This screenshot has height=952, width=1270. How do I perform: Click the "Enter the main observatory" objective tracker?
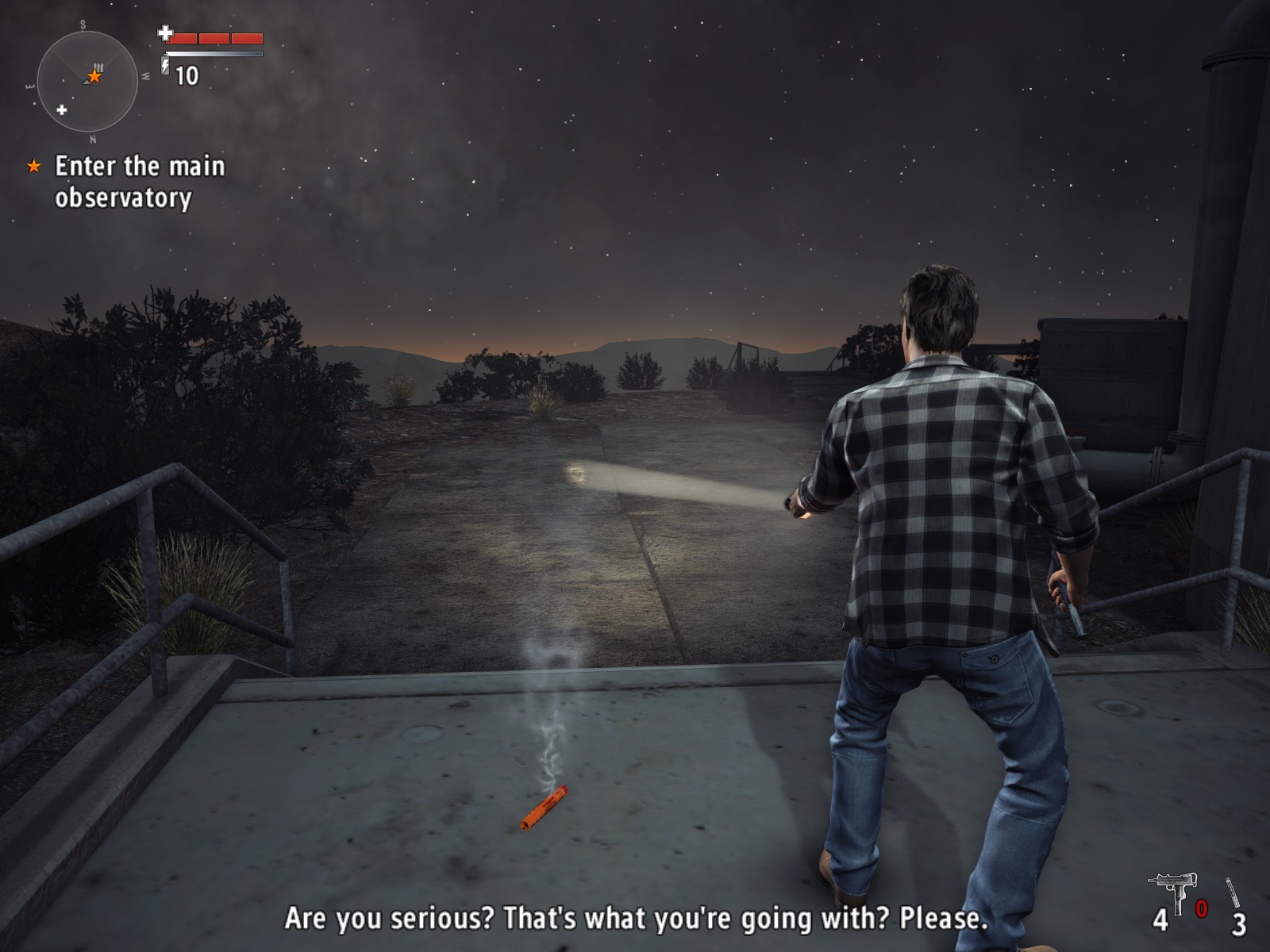(139, 182)
